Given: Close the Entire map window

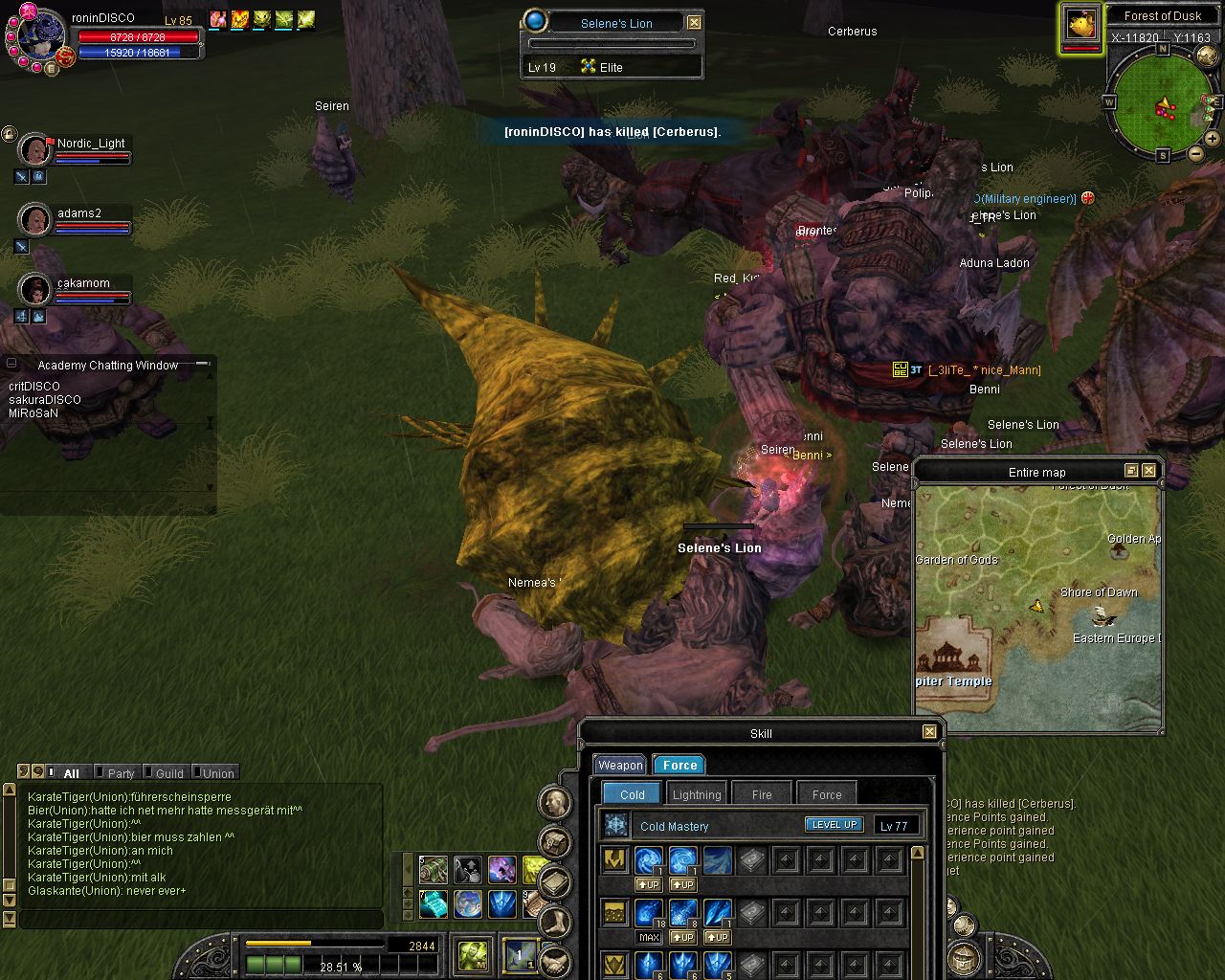Looking at the screenshot, I should pyautogui.click(x=1149, y=471).
